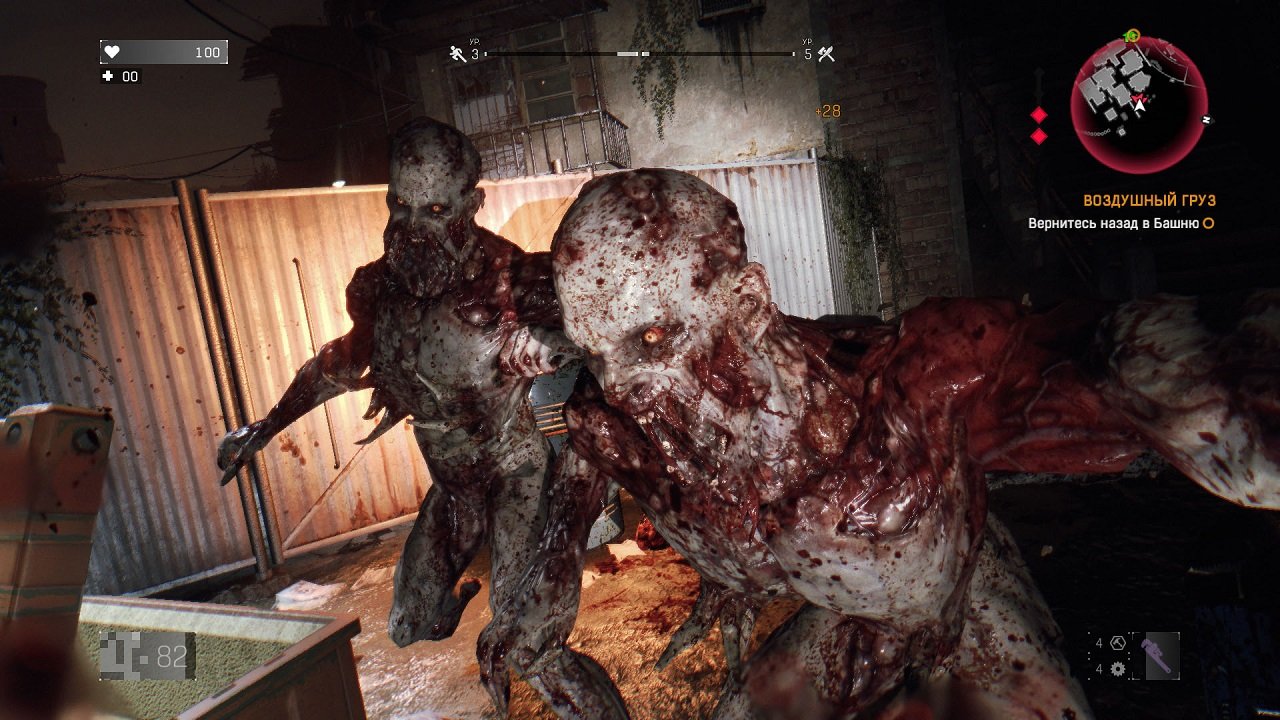
Task: Click the health bar showing 100
Action: click(x=165, y=50)
